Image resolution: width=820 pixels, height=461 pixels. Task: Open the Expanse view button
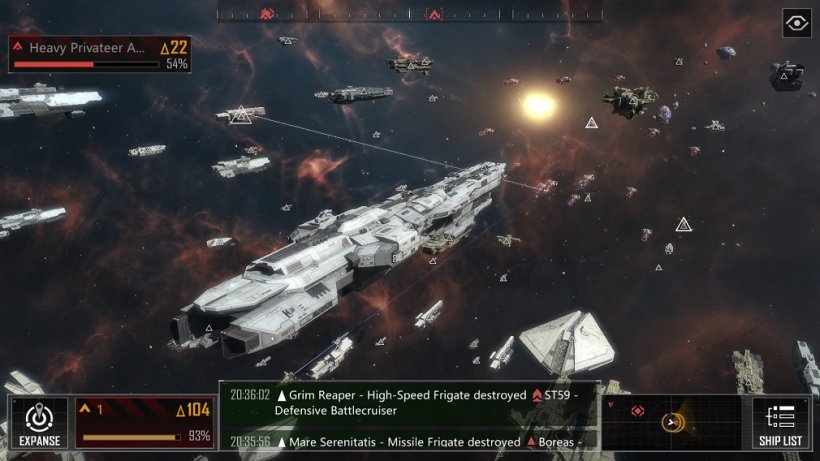click(39, 422)
